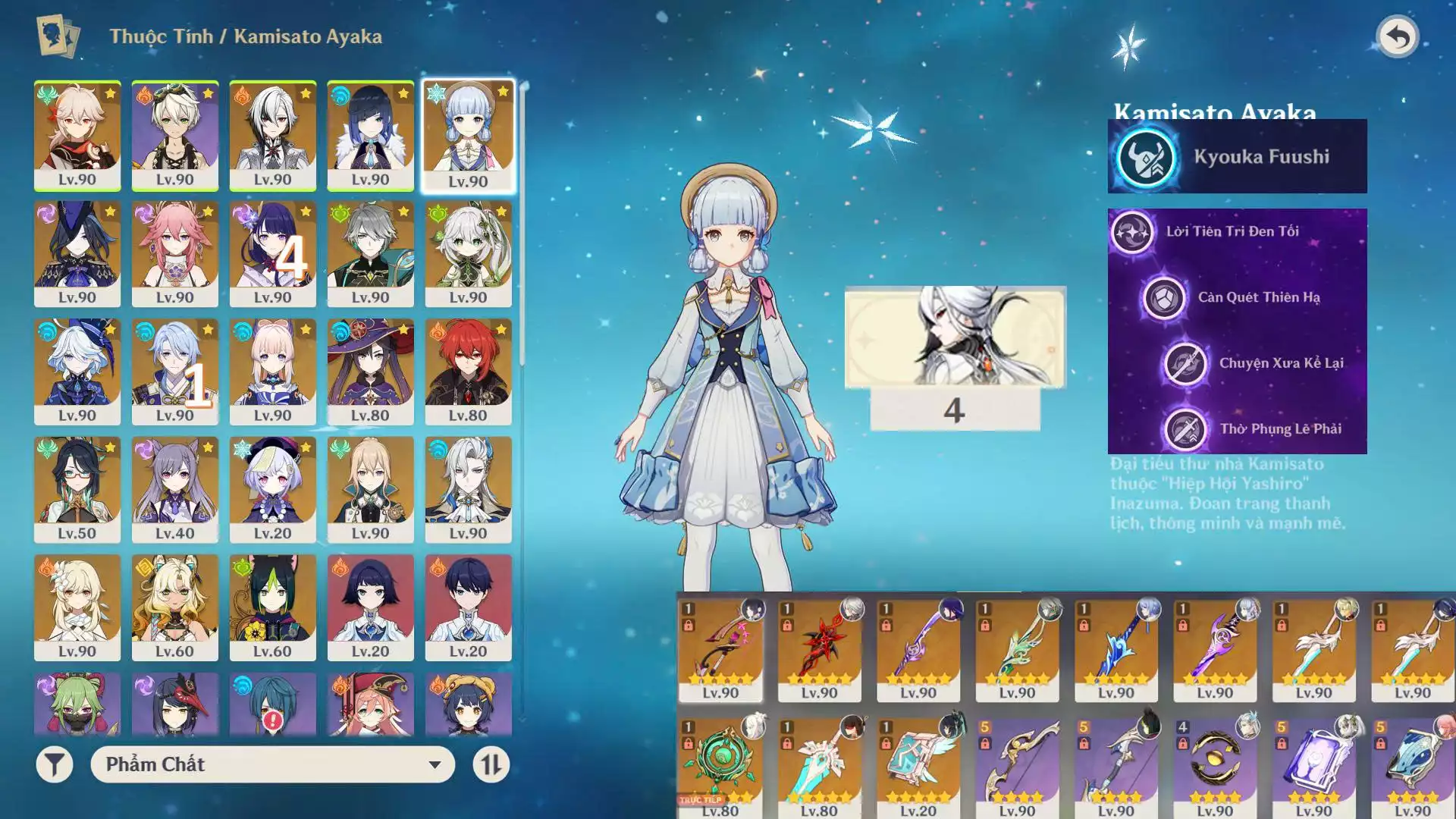Choose the red-haired Diluc Lv.80 portrait

pyautogui.click(x=468, y=371)
